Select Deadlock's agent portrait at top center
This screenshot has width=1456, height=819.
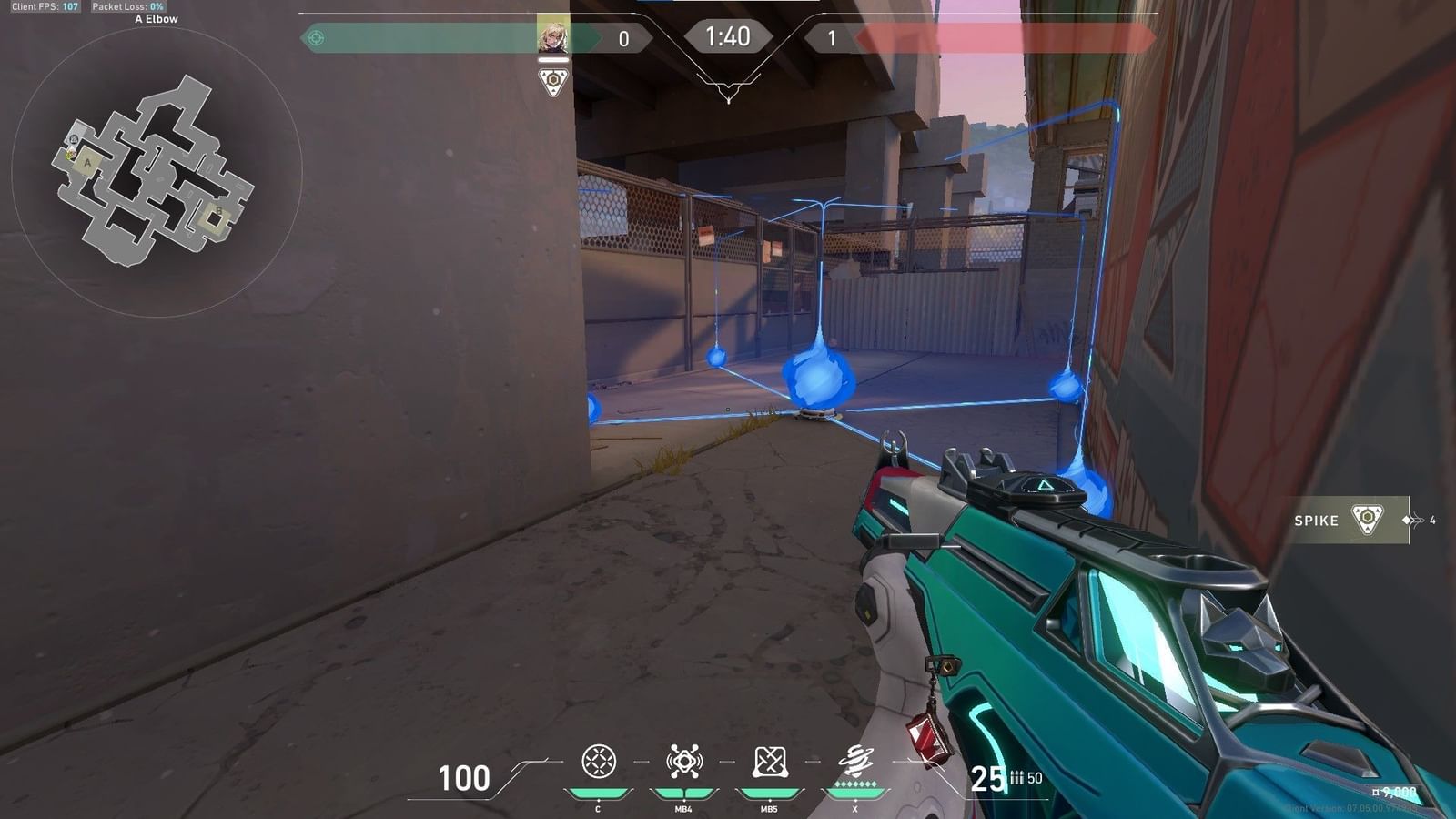click(x=553, y=36)
